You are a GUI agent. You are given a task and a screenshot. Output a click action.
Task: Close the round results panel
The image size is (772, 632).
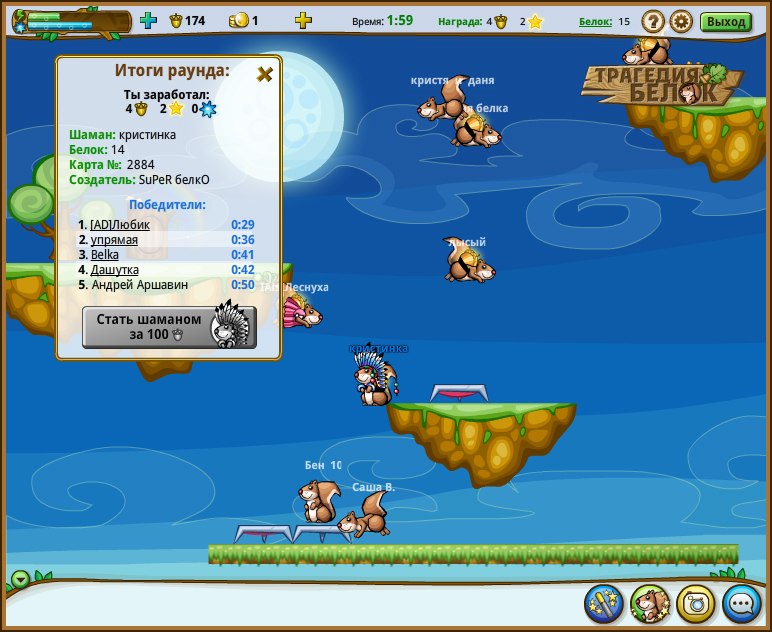265,74
